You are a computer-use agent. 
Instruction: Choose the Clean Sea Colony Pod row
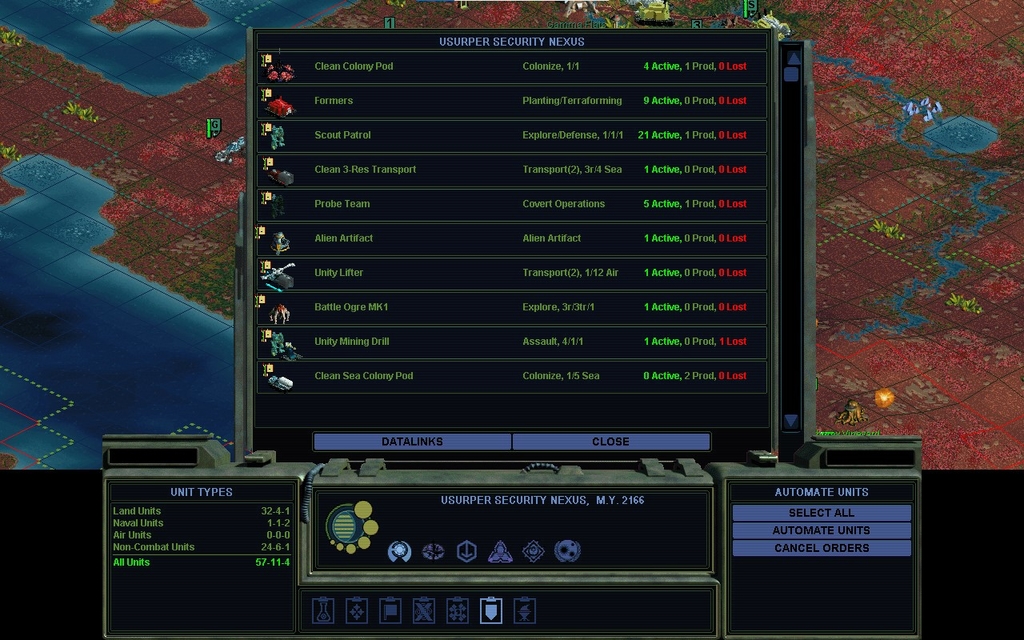tap(512, 376)
